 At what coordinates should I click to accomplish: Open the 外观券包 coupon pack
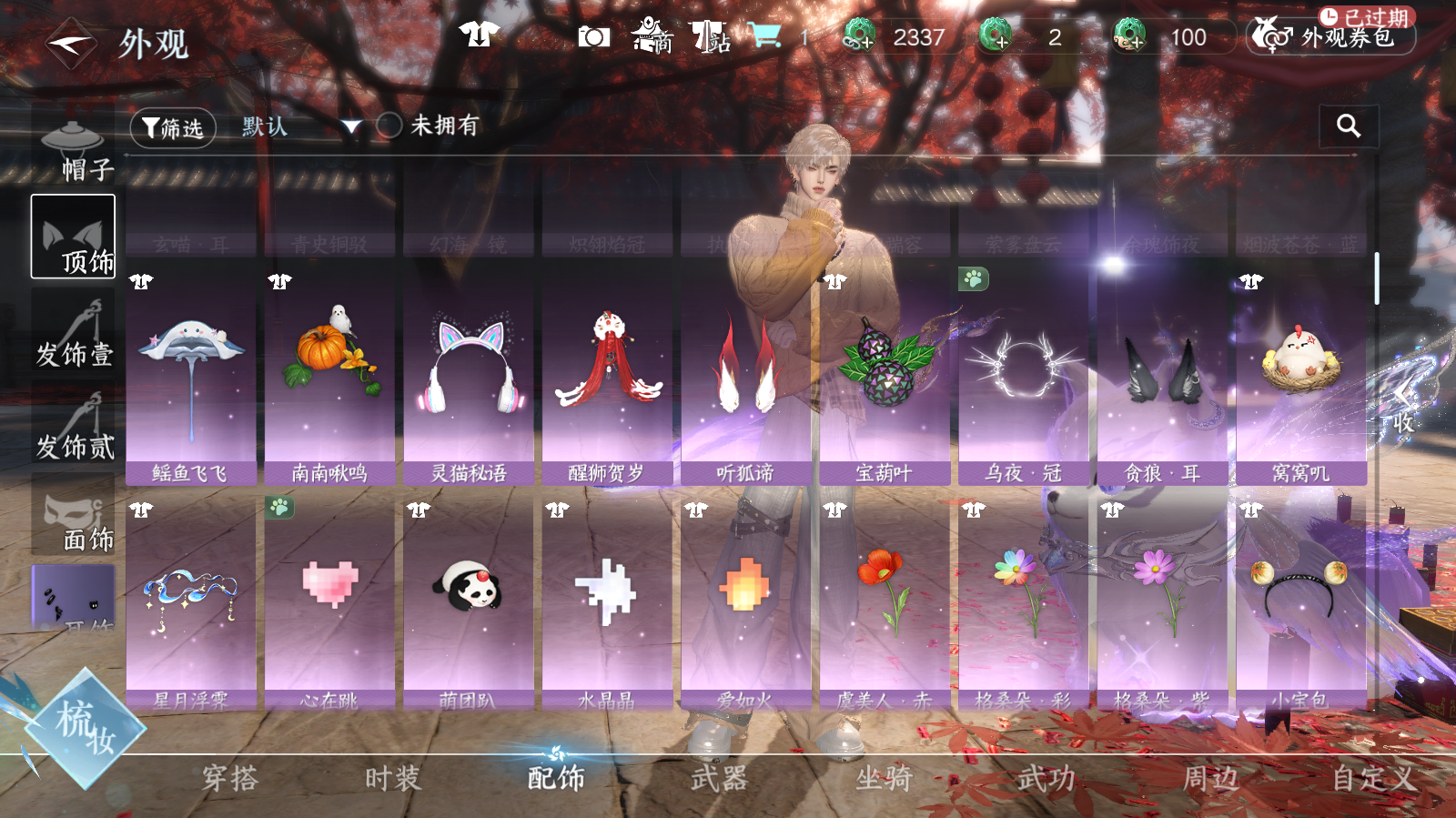pyautogui.click(x=1330, y=37)
